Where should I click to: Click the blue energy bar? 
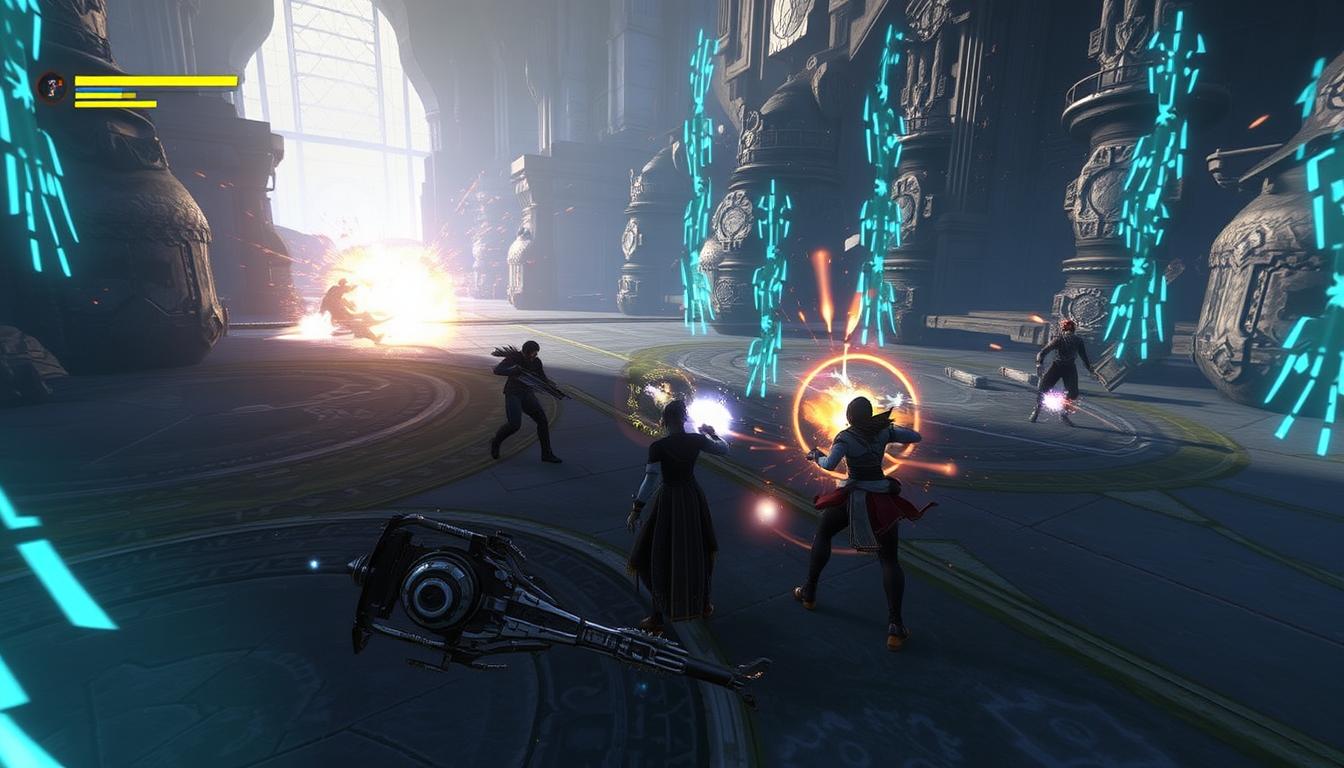[x=95, y=90]
